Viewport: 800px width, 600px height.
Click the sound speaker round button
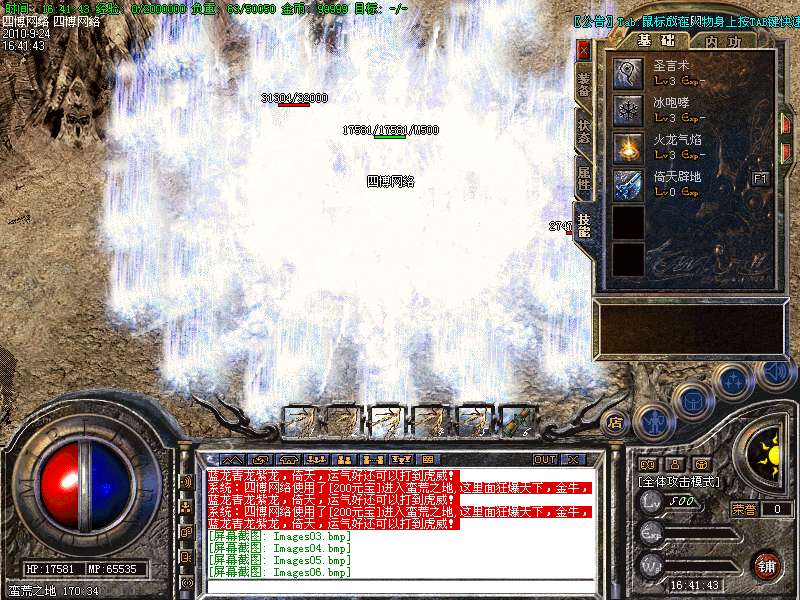776,372
